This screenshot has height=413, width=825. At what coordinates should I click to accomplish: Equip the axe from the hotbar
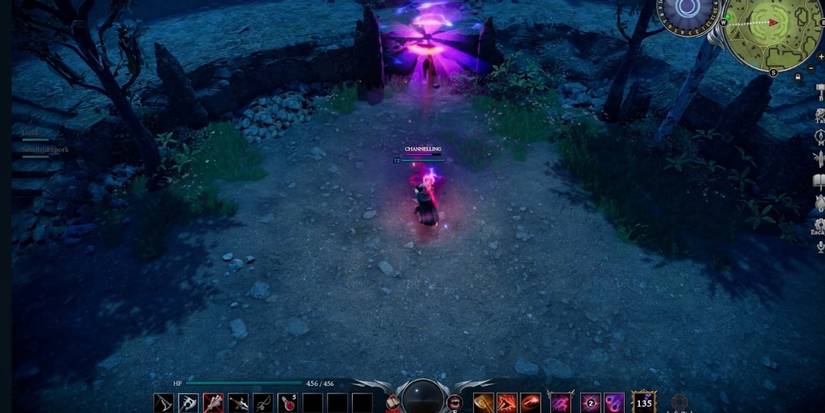coord(188,402)
